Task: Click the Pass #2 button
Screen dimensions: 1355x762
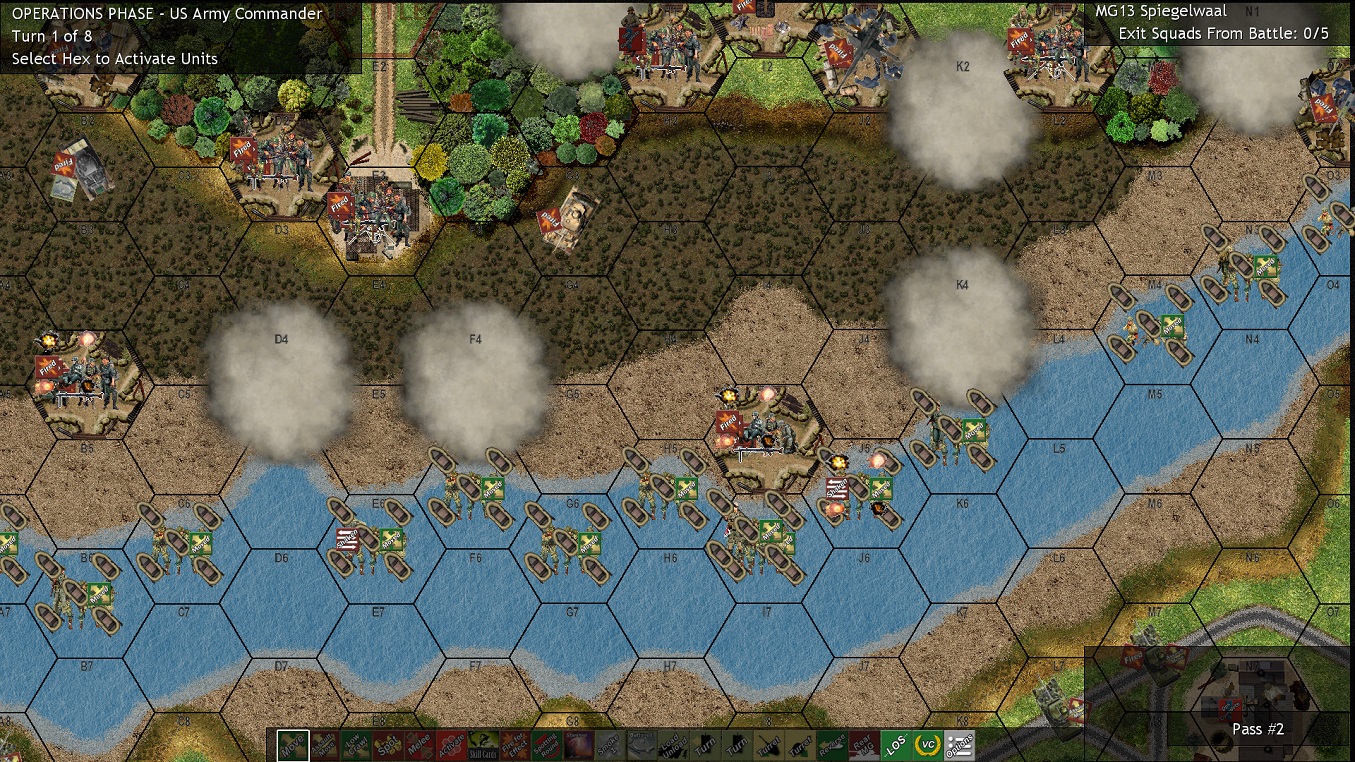Action: [x=1258, y=729]
